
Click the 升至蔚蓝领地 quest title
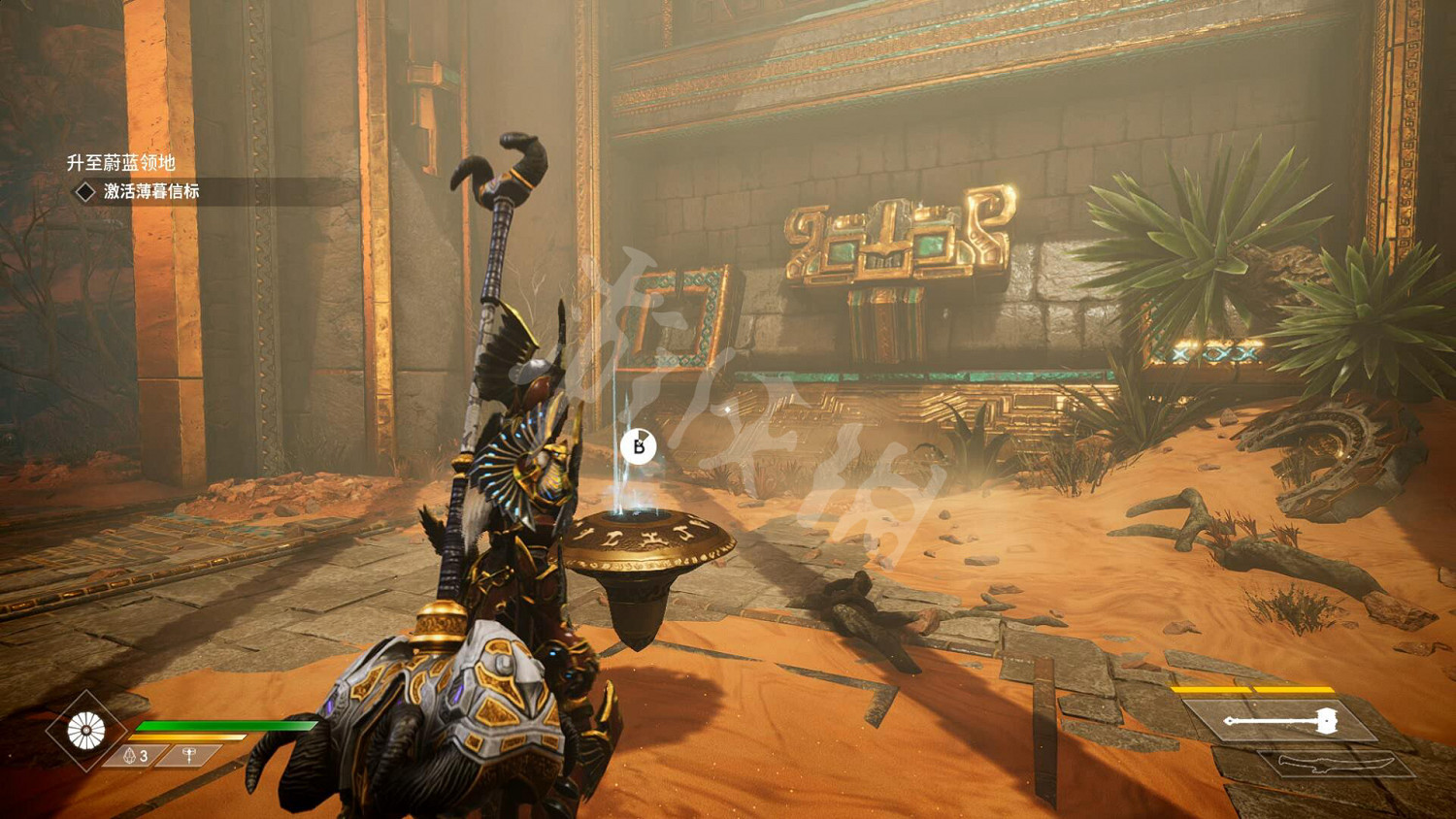pos(120,163)
